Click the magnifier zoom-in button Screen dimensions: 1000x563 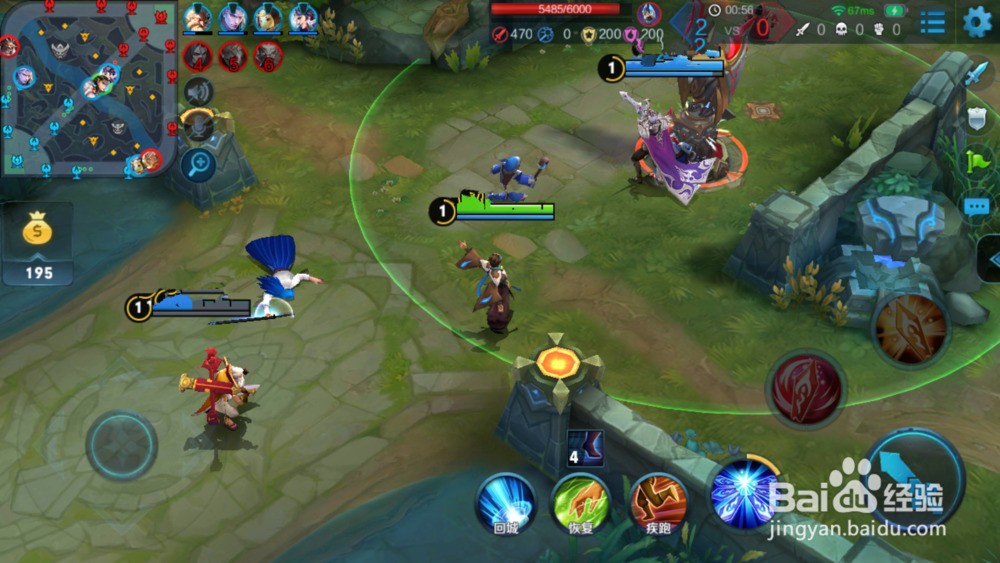(x=199, y=163)
